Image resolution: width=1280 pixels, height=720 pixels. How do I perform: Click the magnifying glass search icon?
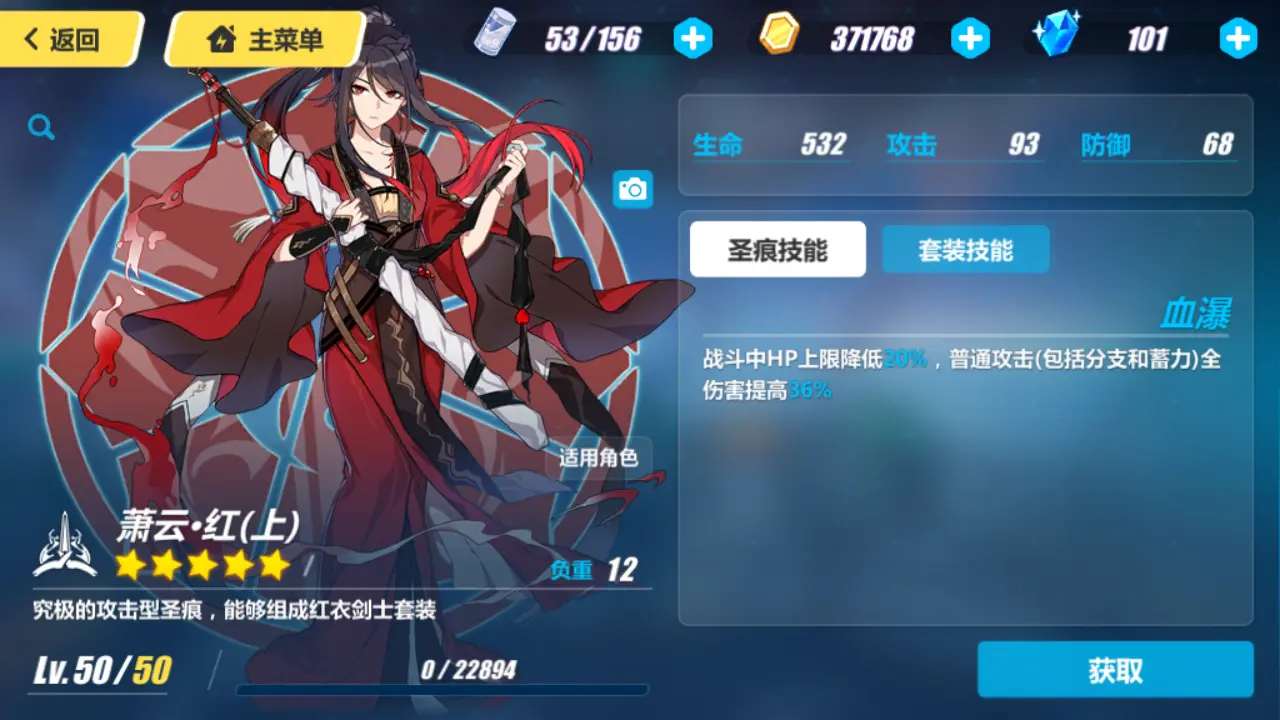[x=40, y=127]
